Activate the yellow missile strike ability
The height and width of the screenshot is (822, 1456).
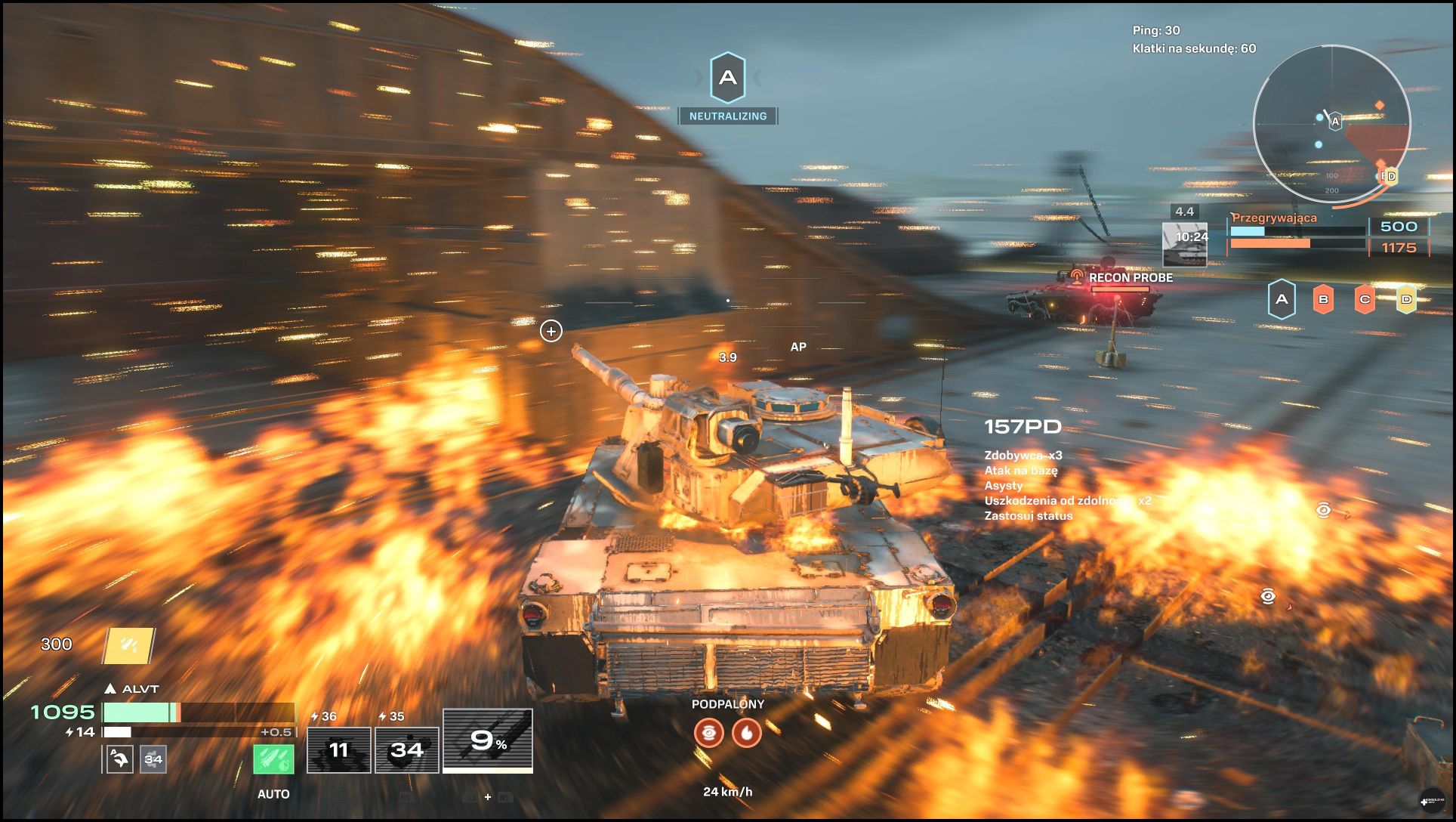128,645
